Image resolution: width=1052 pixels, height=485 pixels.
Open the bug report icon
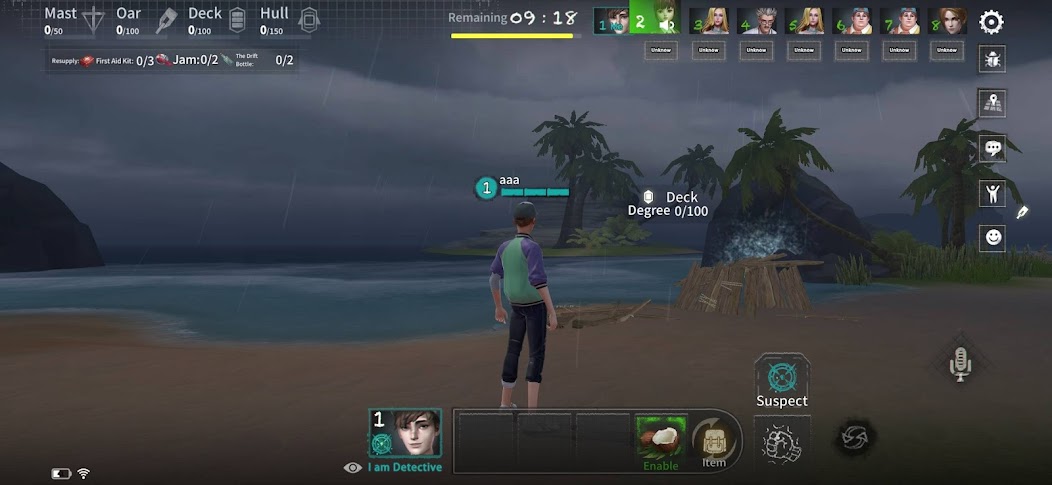pyautogui.click(x=993, y=59)
